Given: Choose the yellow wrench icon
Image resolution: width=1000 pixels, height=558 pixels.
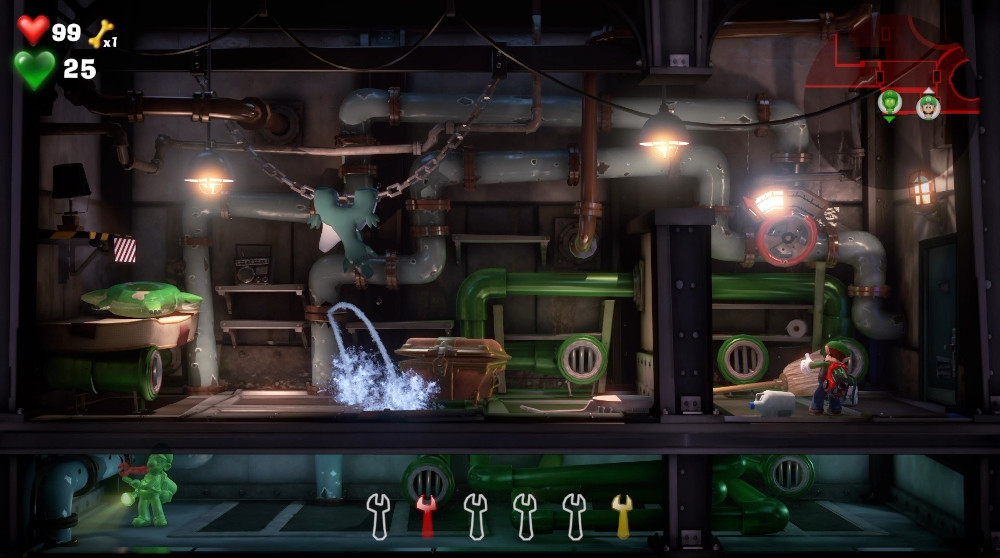Looking at the screenshot, I should (x=622, y=515).
